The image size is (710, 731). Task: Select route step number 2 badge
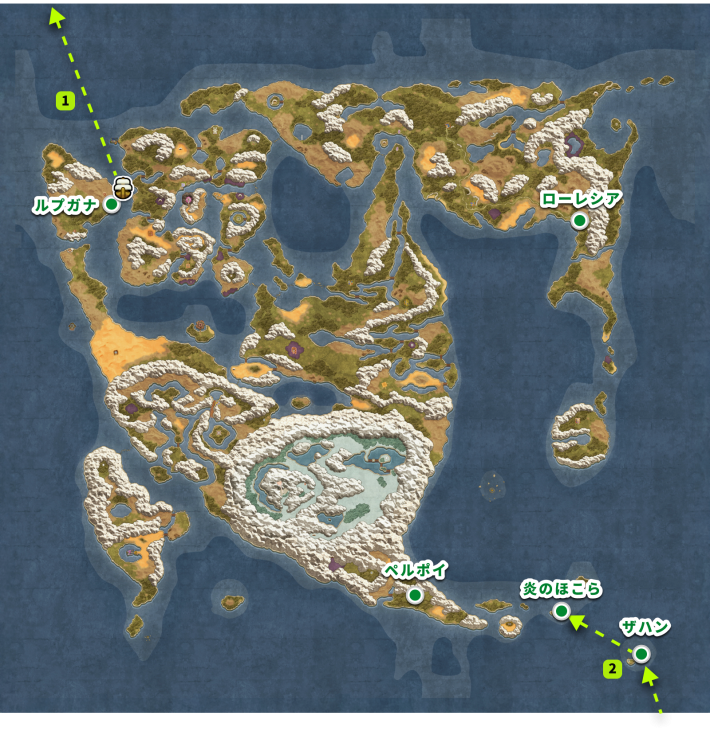[612, 668]
